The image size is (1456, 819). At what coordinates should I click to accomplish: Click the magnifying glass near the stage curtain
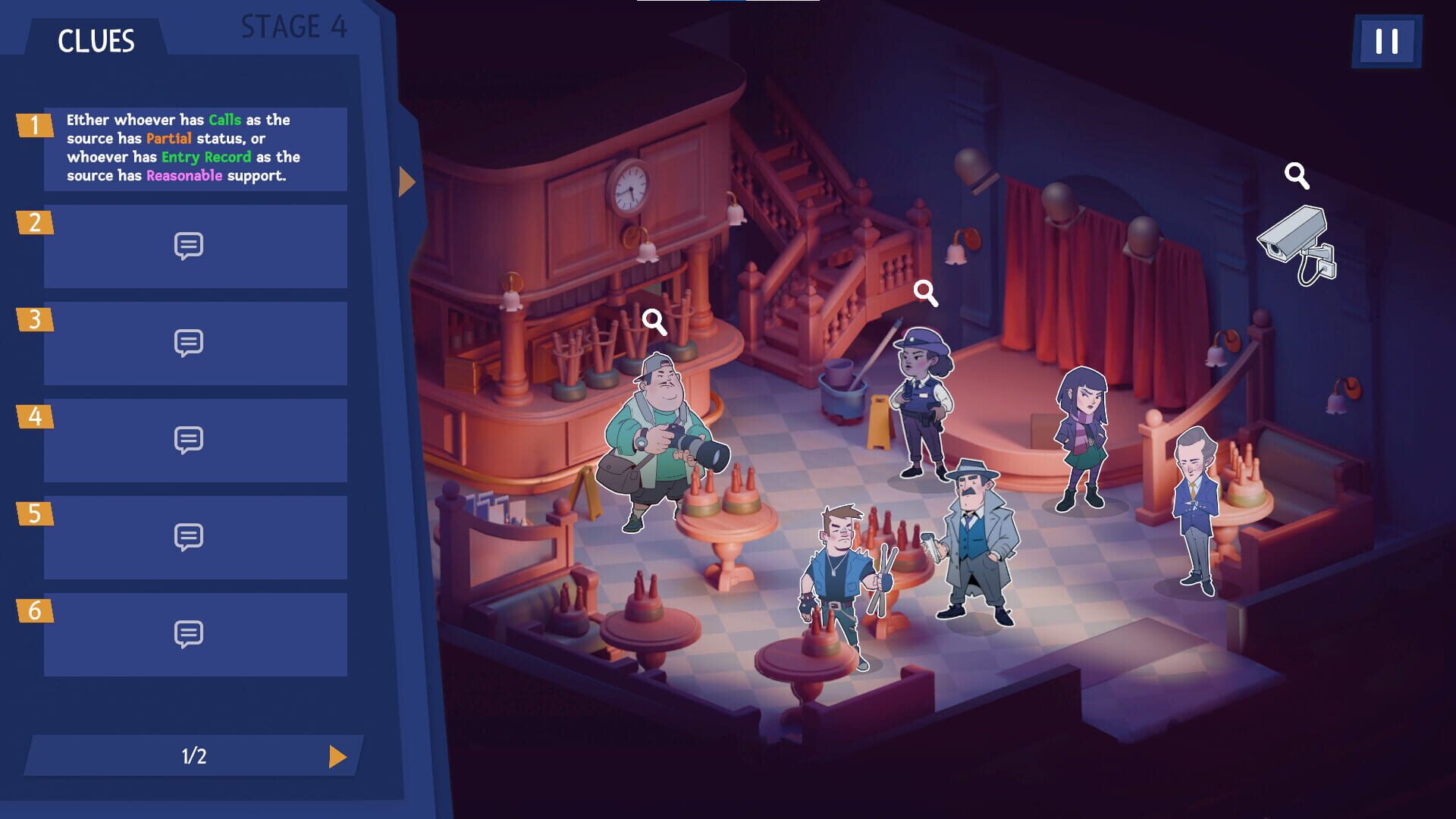tap(1297, 176)
